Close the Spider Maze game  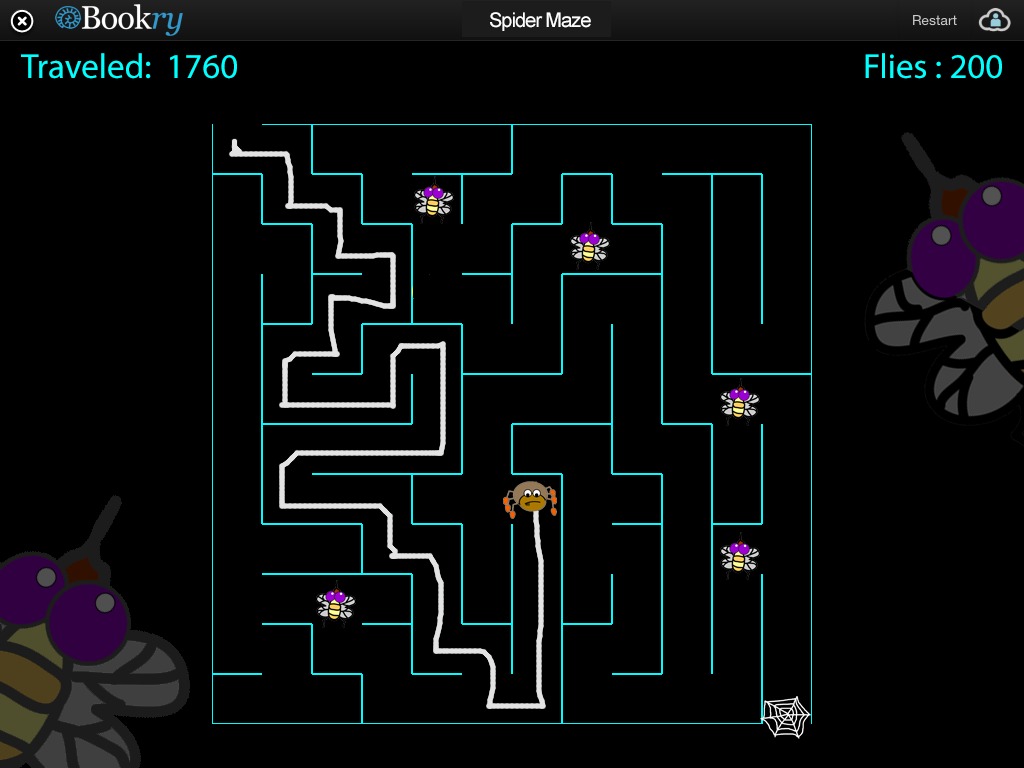[x=22, y=20]
